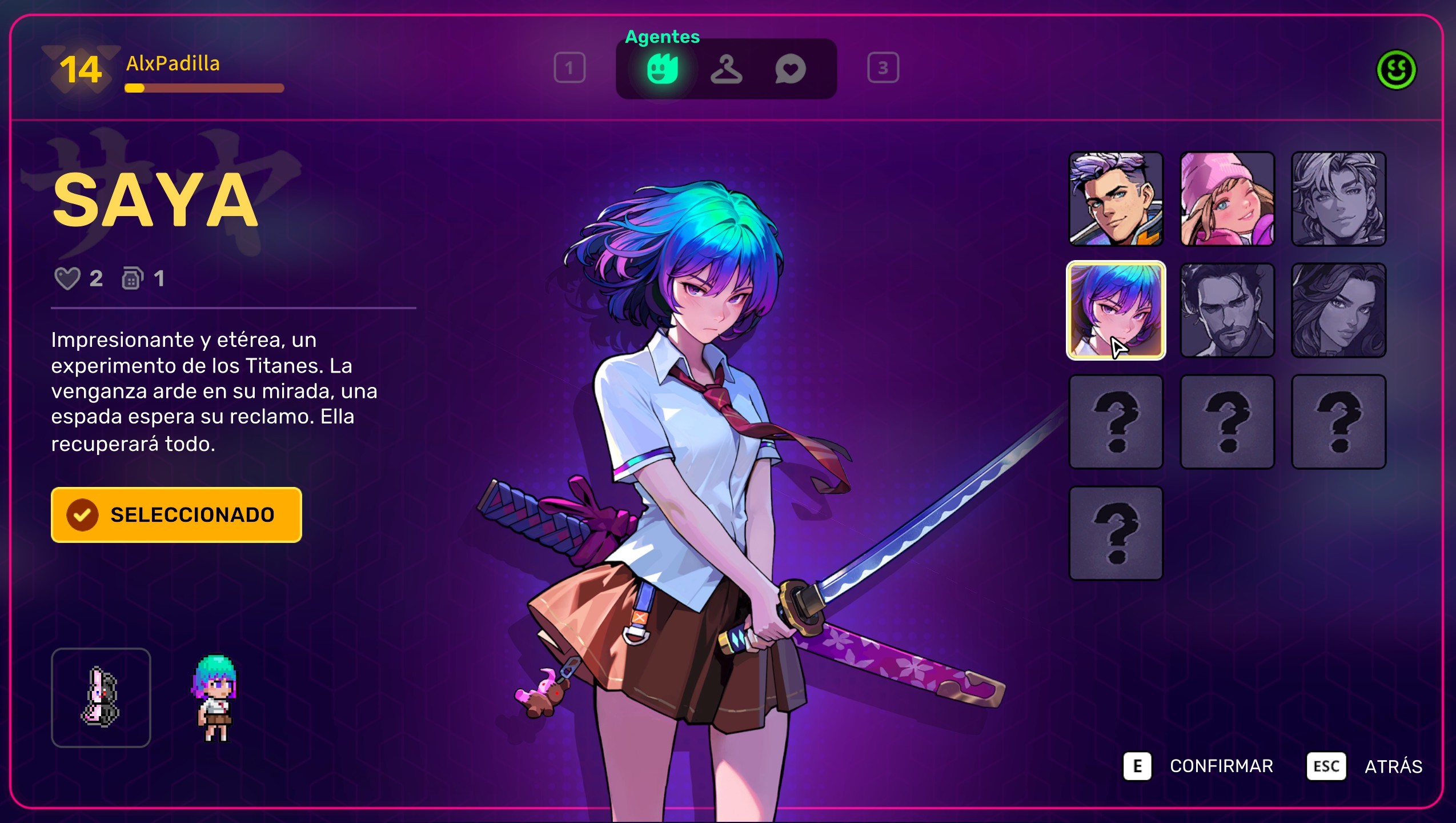The width and height of the screenshot is (1456, 823).
Task: Click the CONFIRMAR label
Action: [x=1221, y=766]
